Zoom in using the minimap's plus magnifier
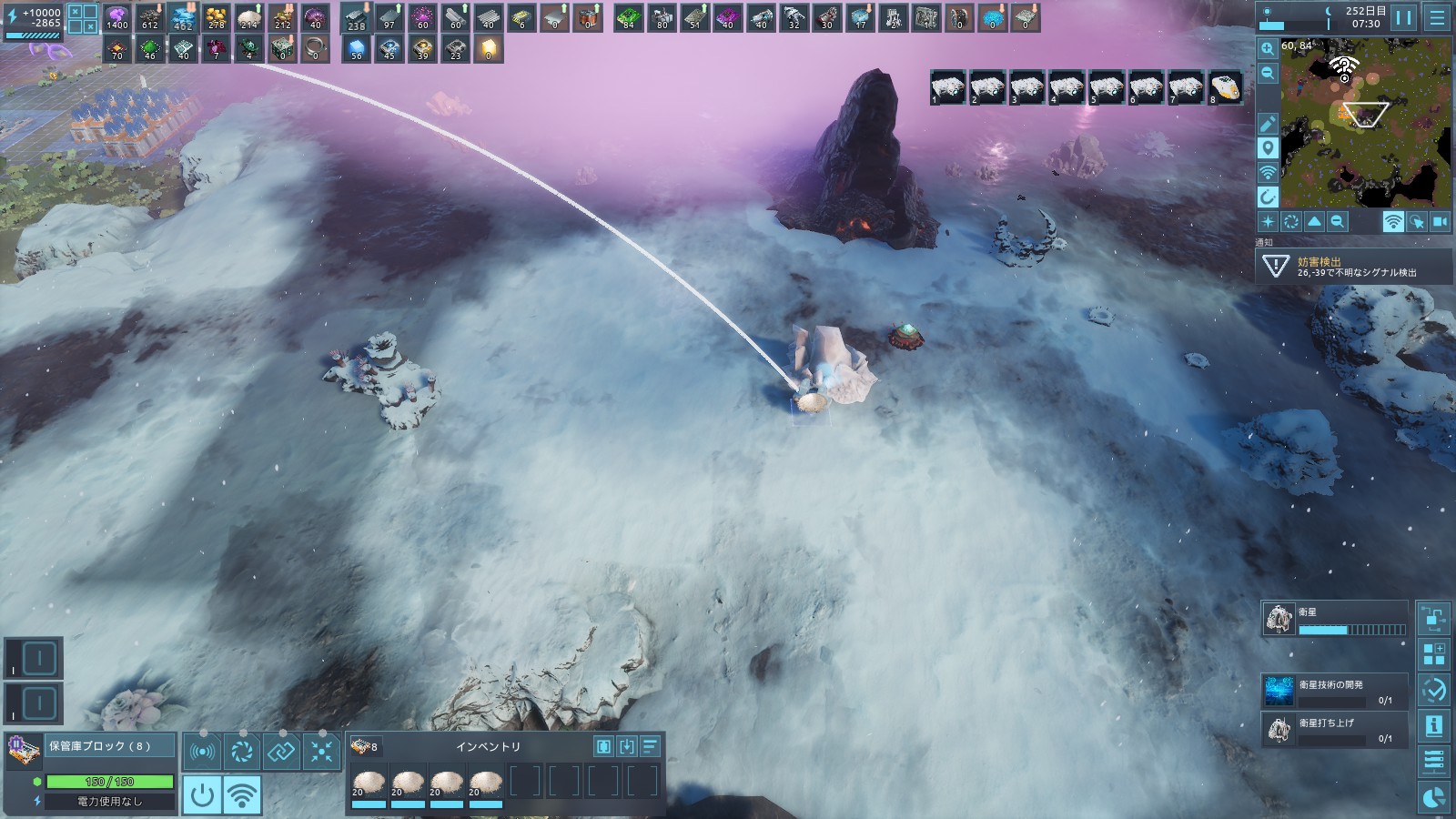Image resolution: width=1456 pixels, height=819 pixels. [x=1268, y=48]
